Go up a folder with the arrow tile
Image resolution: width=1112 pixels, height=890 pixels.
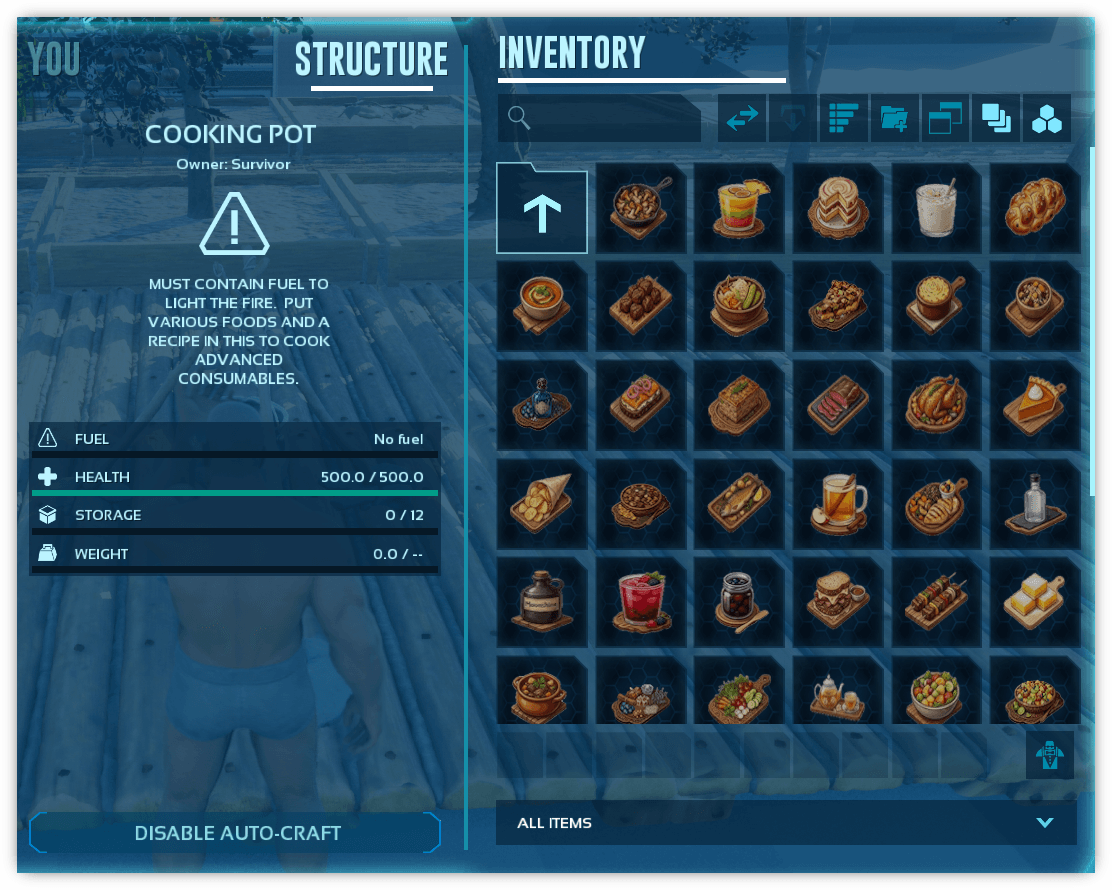pos(542,209)
